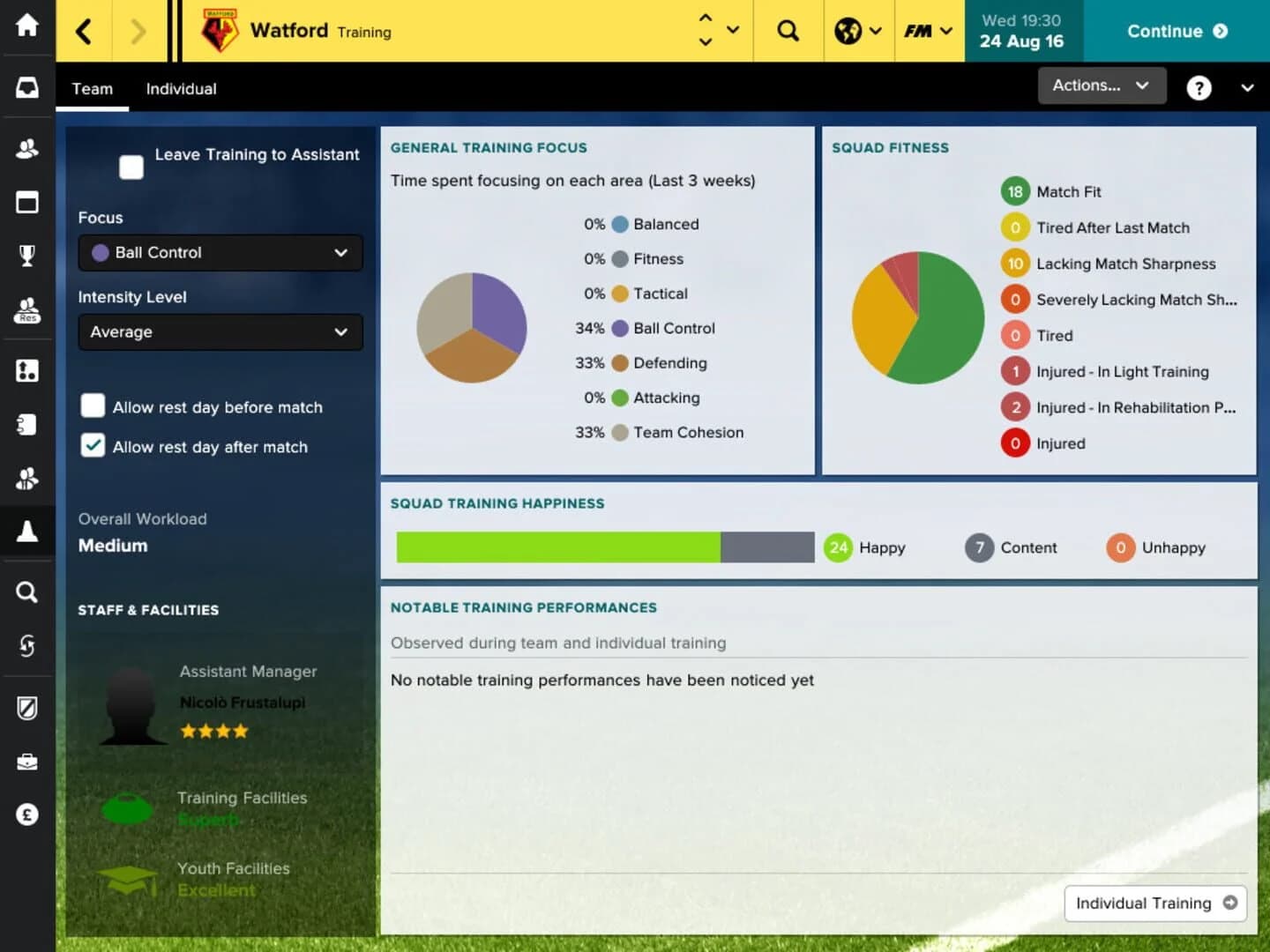Check Allow rest day before match
Viewport: 1270px width, 952px height.
pos(93,405)
